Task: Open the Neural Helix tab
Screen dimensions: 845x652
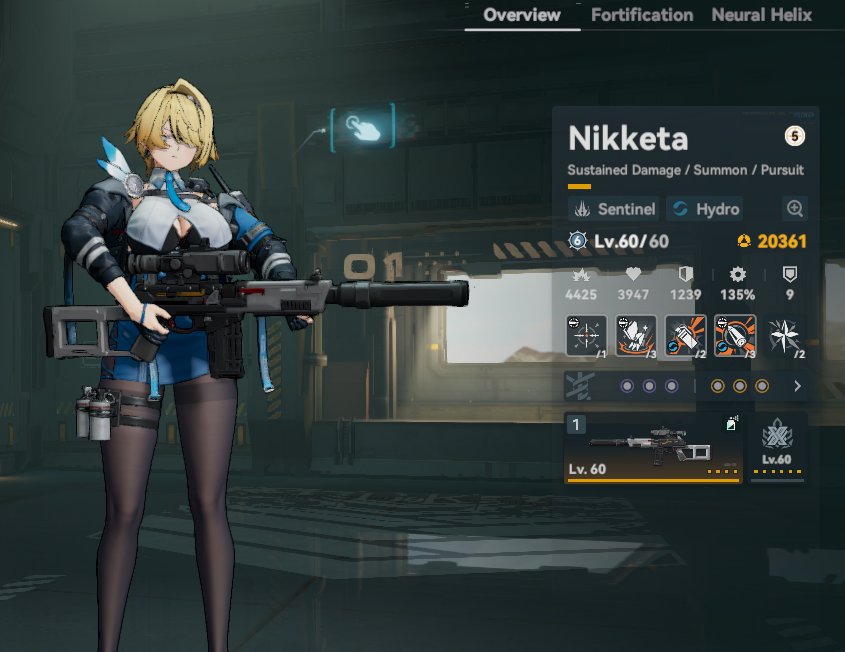Action: [761, 15]
